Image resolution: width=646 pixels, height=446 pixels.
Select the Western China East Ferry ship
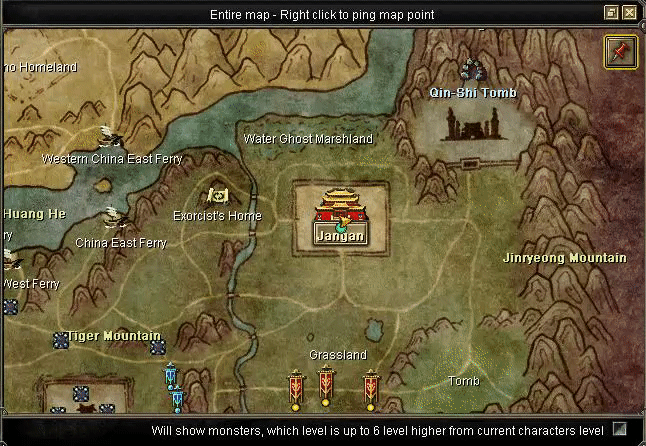pyautogui.click(x=110, y=137)
